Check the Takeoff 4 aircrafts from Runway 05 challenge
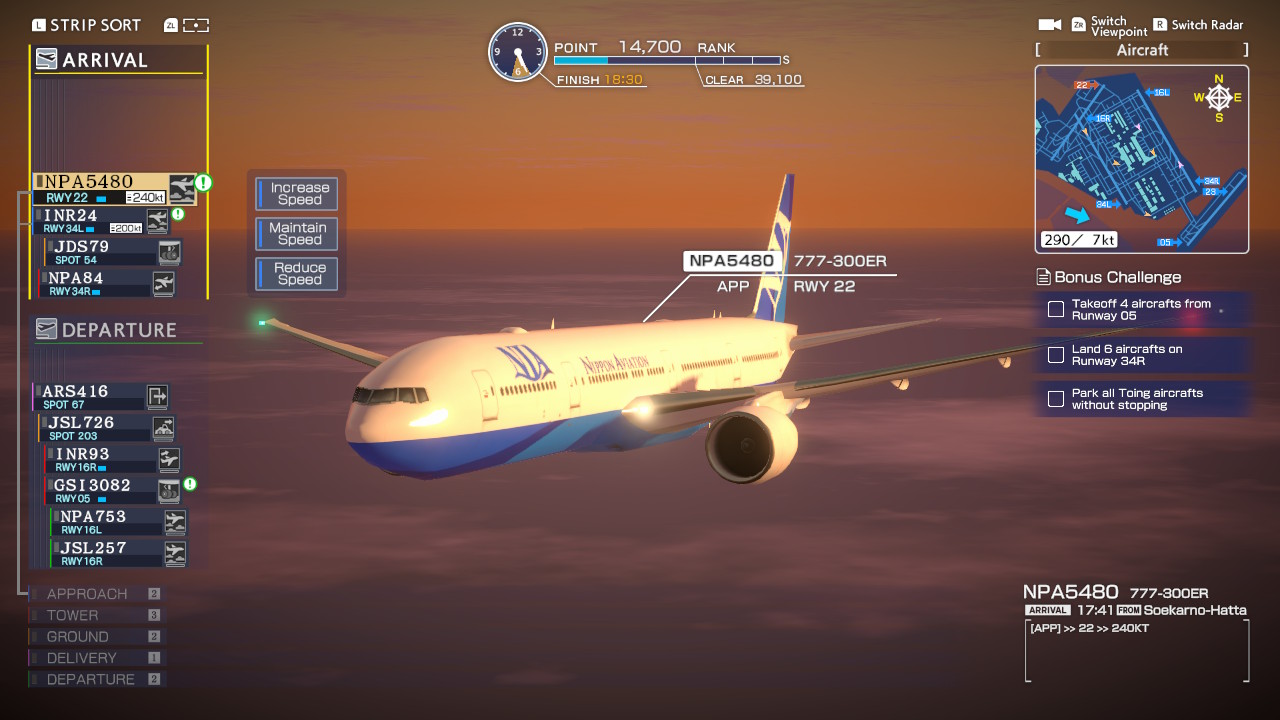Viewport: 1280px width, 720px height. [1055, 309]
